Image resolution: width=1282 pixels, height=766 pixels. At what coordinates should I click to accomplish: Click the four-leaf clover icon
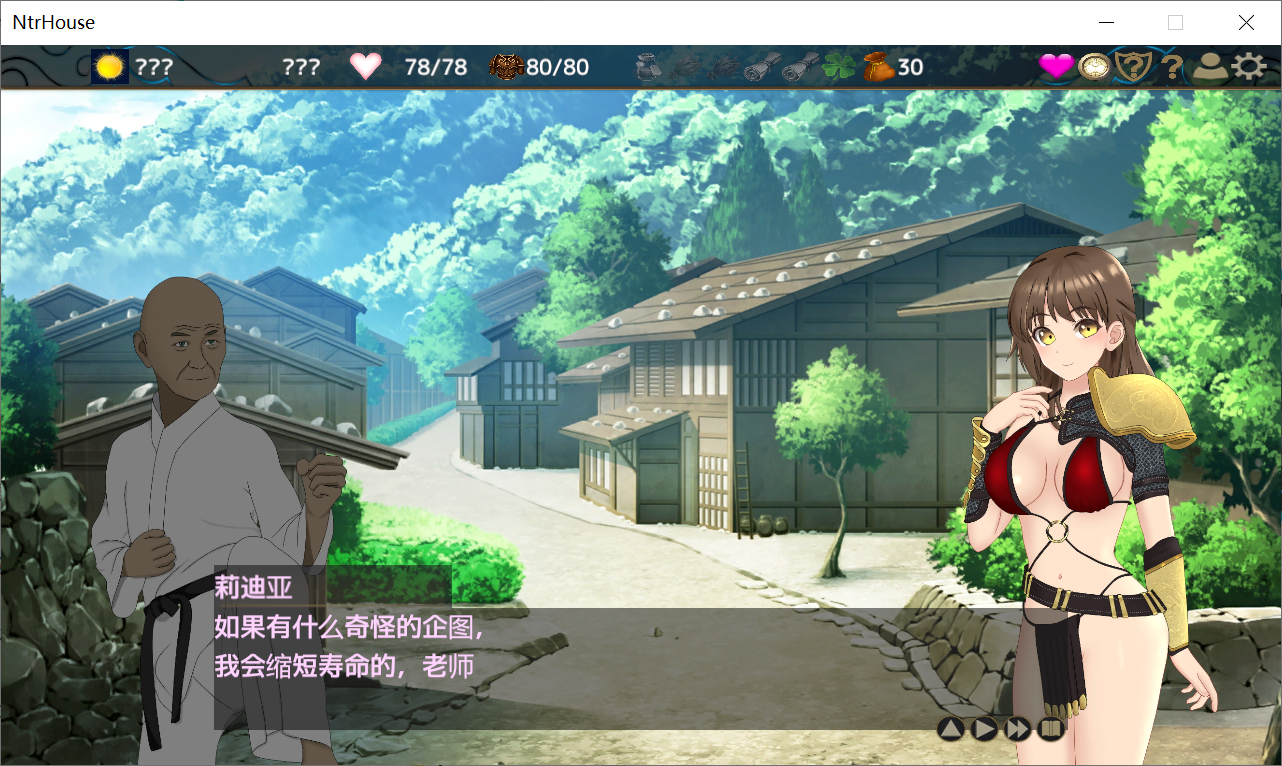pyautogui.click(x=838, y=65)
